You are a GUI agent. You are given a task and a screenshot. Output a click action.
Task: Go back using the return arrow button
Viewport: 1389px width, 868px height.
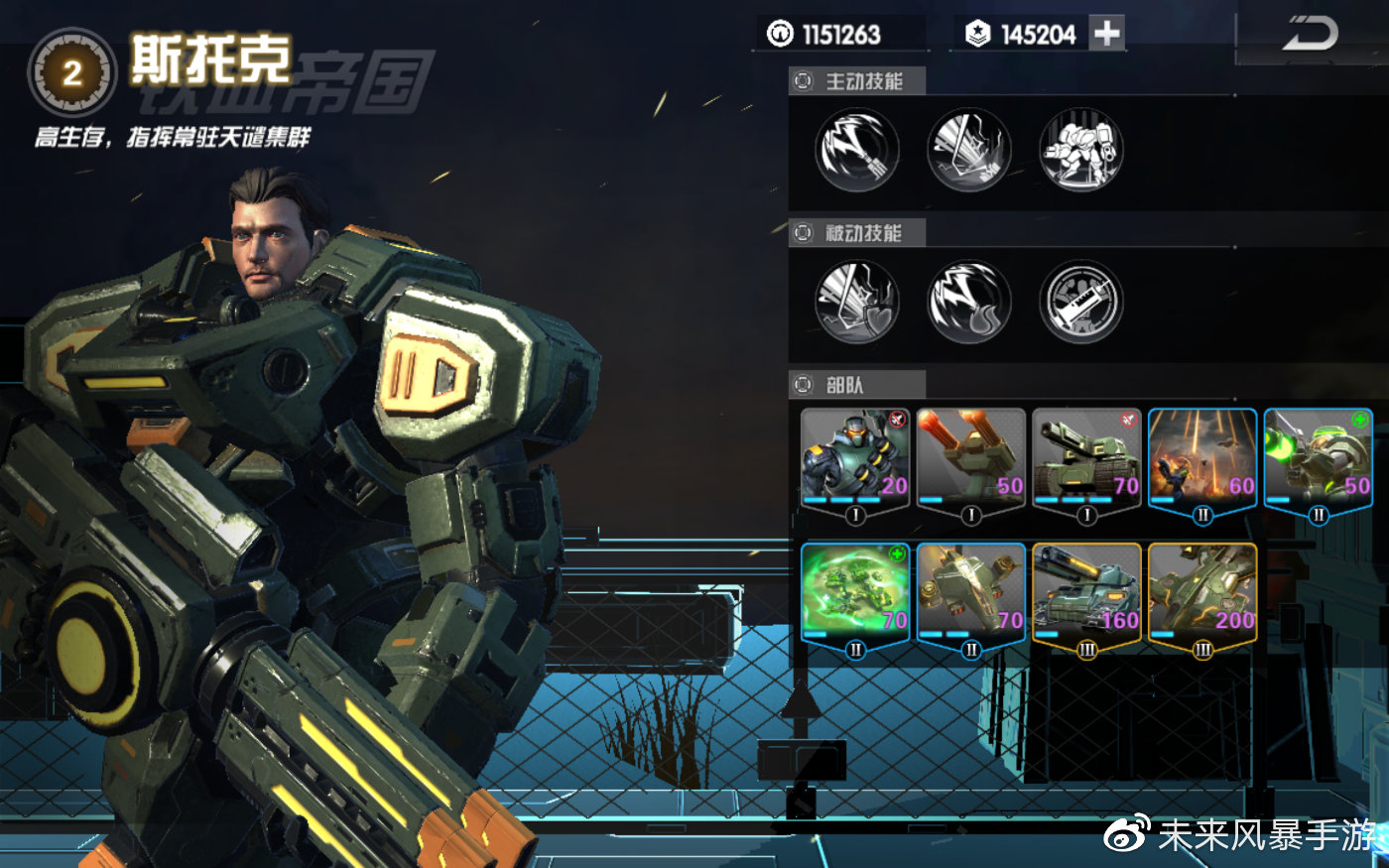(x=1311, y=36)
